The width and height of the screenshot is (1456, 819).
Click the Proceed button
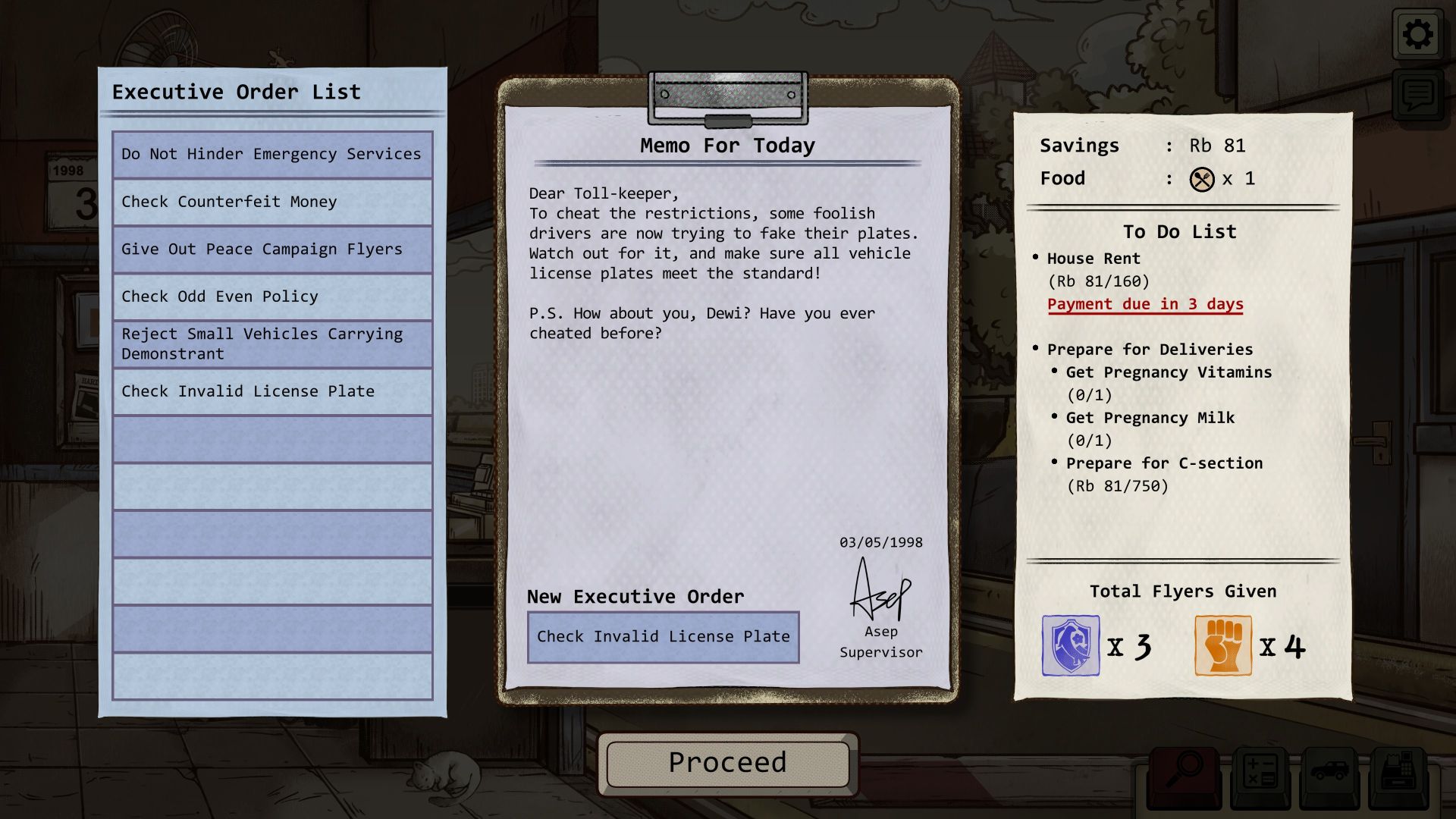727,763
